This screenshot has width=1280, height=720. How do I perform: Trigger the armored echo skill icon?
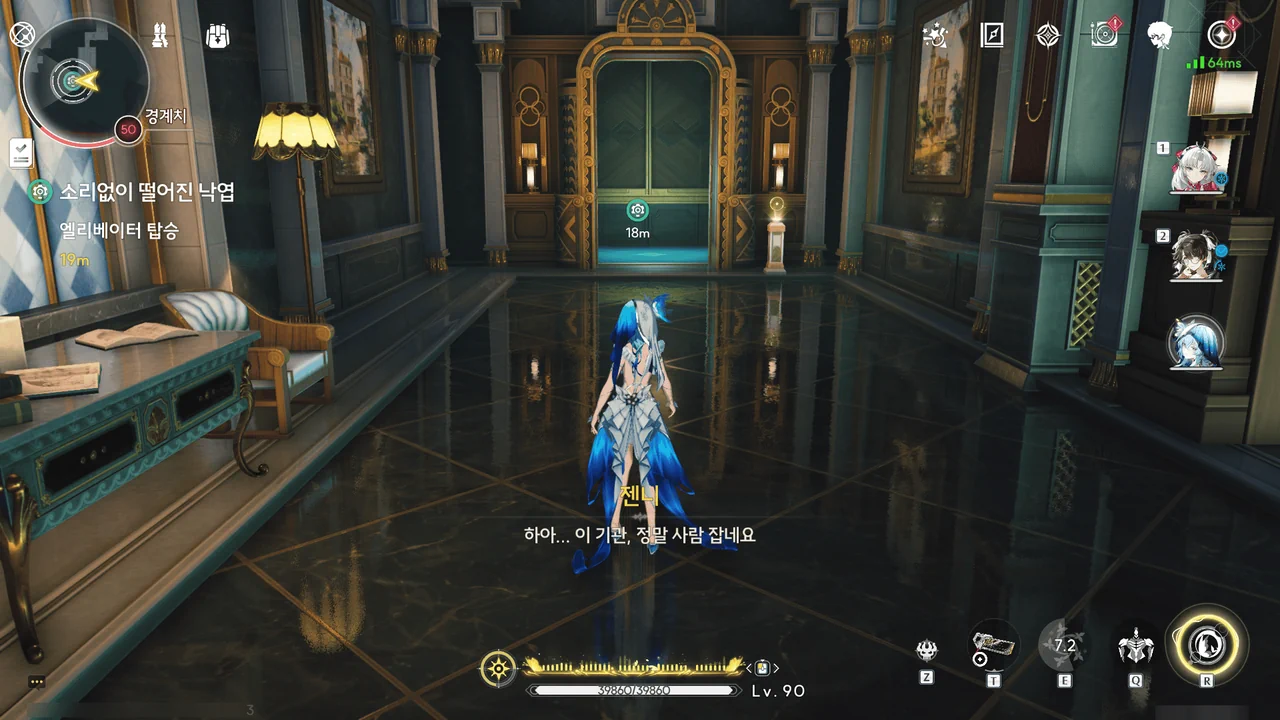point(1136,646)
